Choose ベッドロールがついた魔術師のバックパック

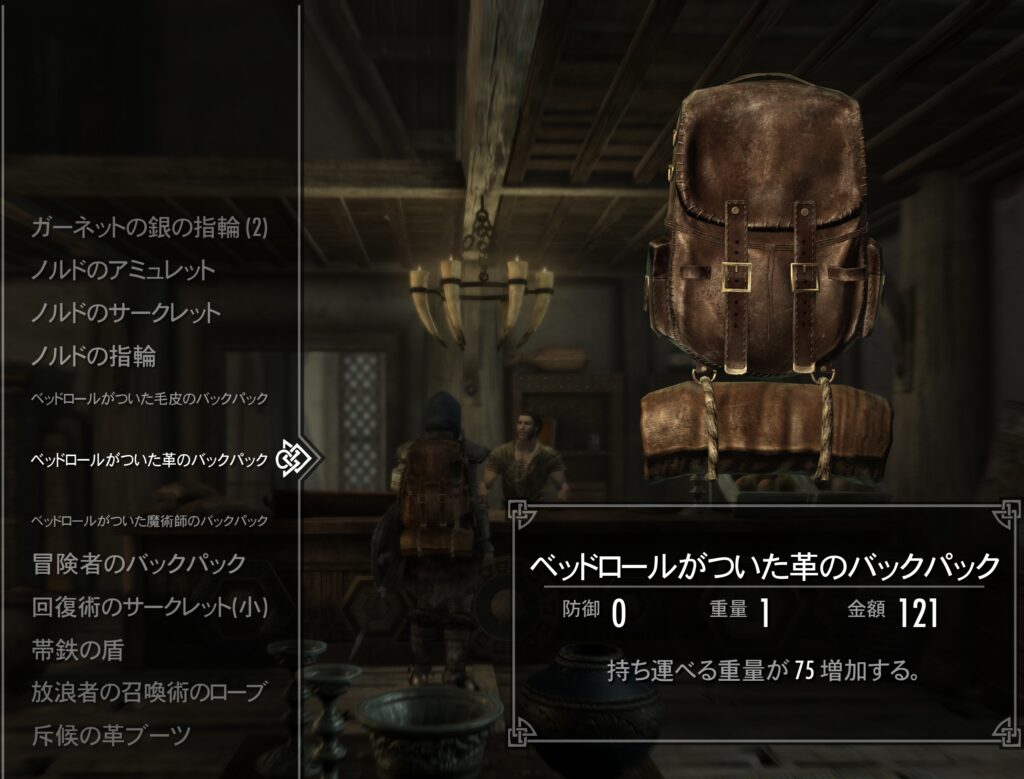tap(150, 521)
